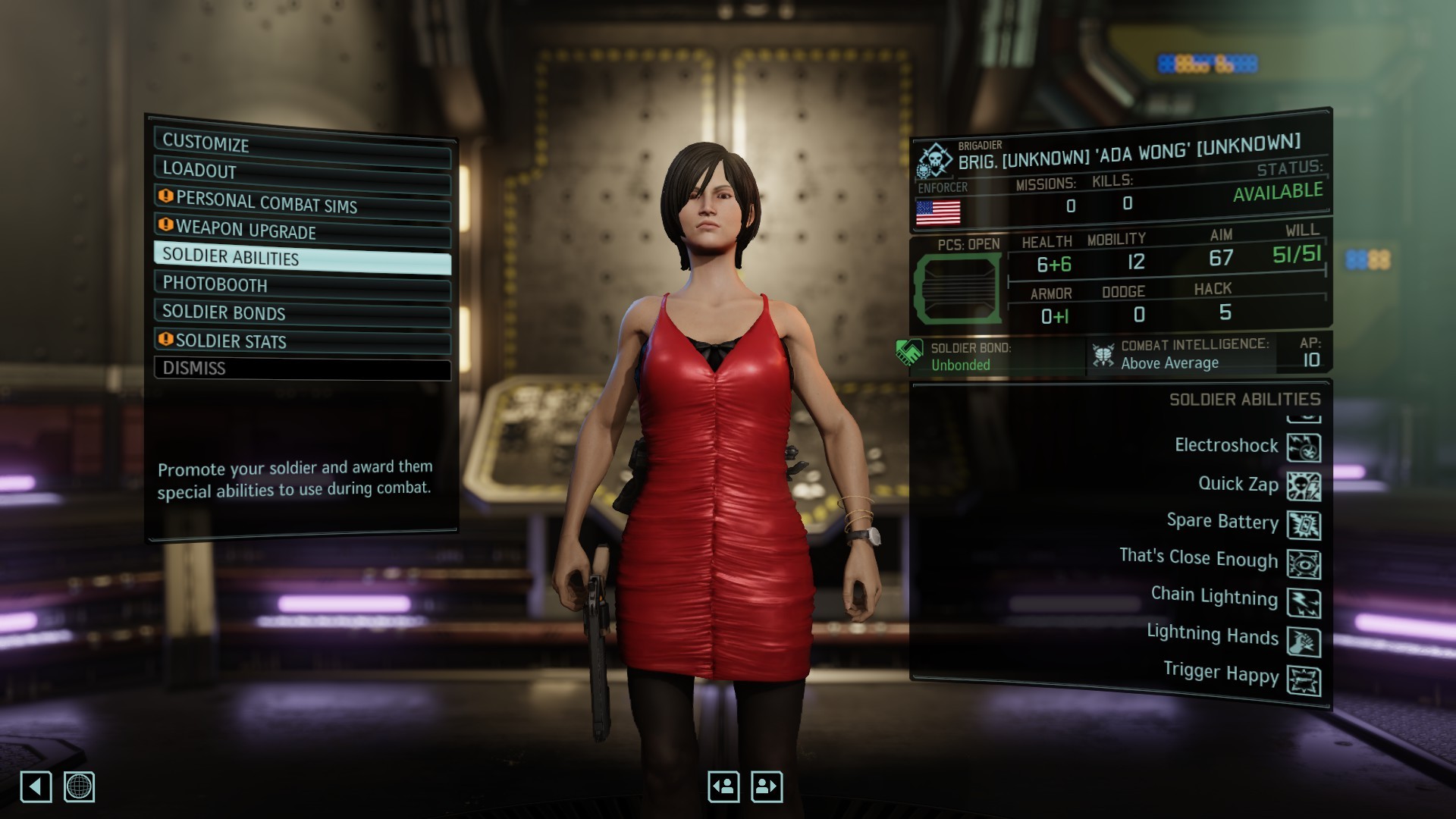Click Dismiss to remove the soldier

(x=302, y=369)
